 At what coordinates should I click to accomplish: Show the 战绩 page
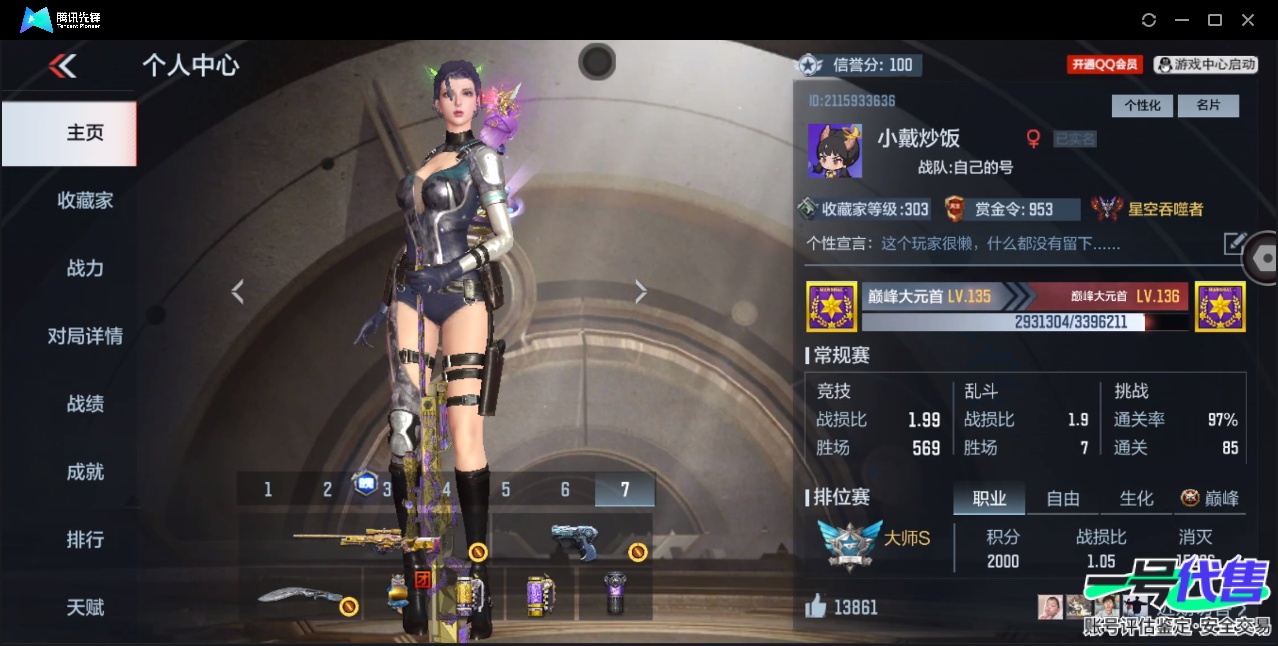click(x=85, y=404)
